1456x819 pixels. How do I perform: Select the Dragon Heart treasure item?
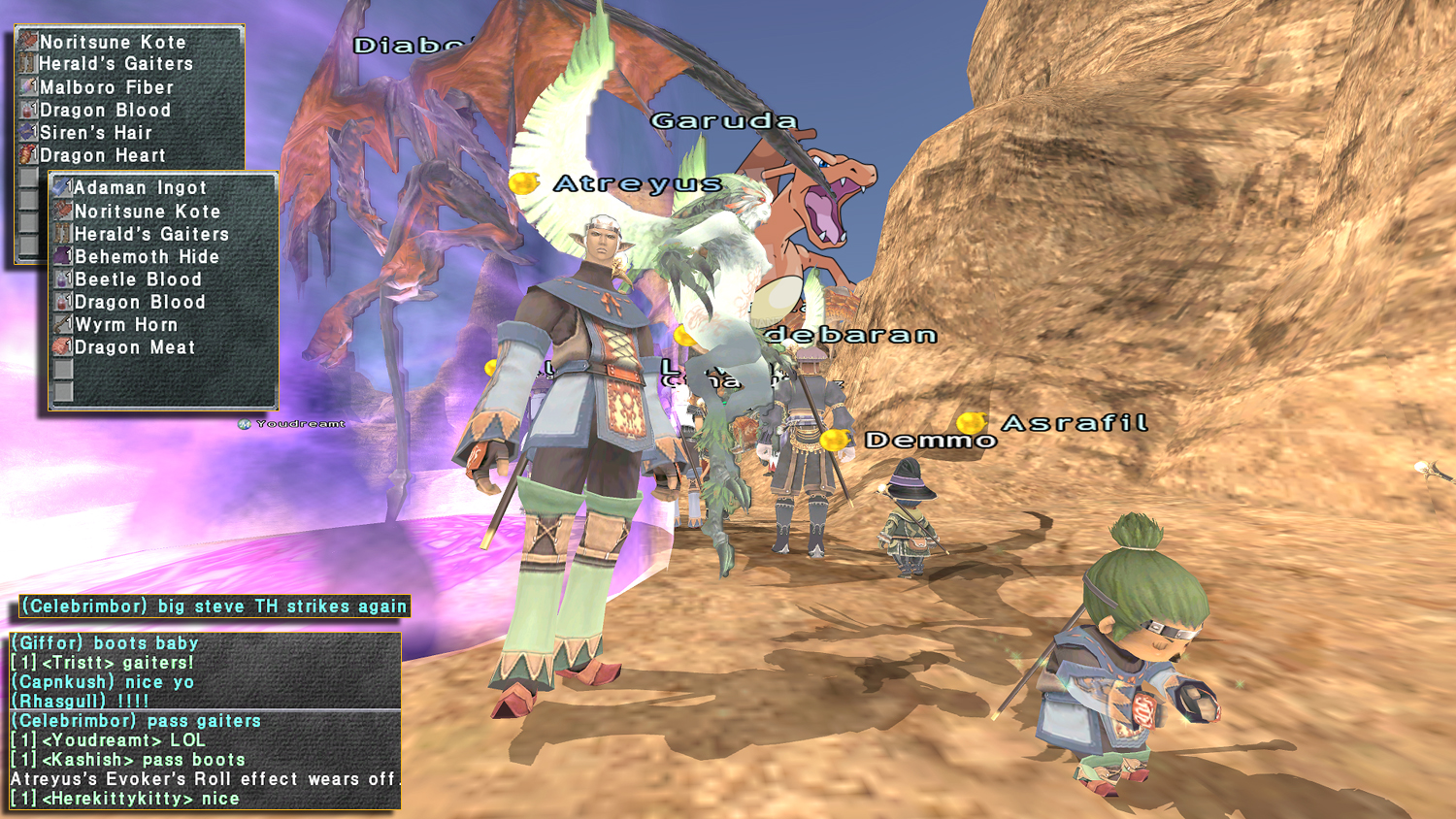(x=102, y=155)
